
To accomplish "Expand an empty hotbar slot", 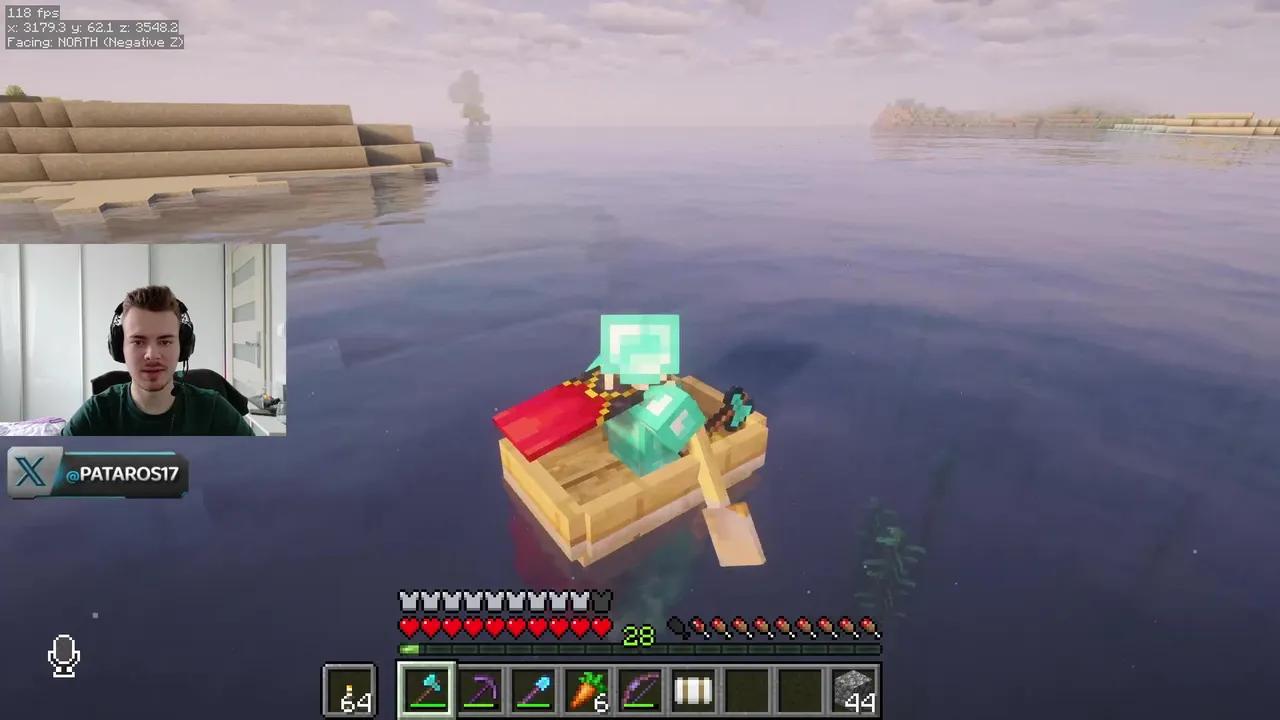I will tap(747, 690).
